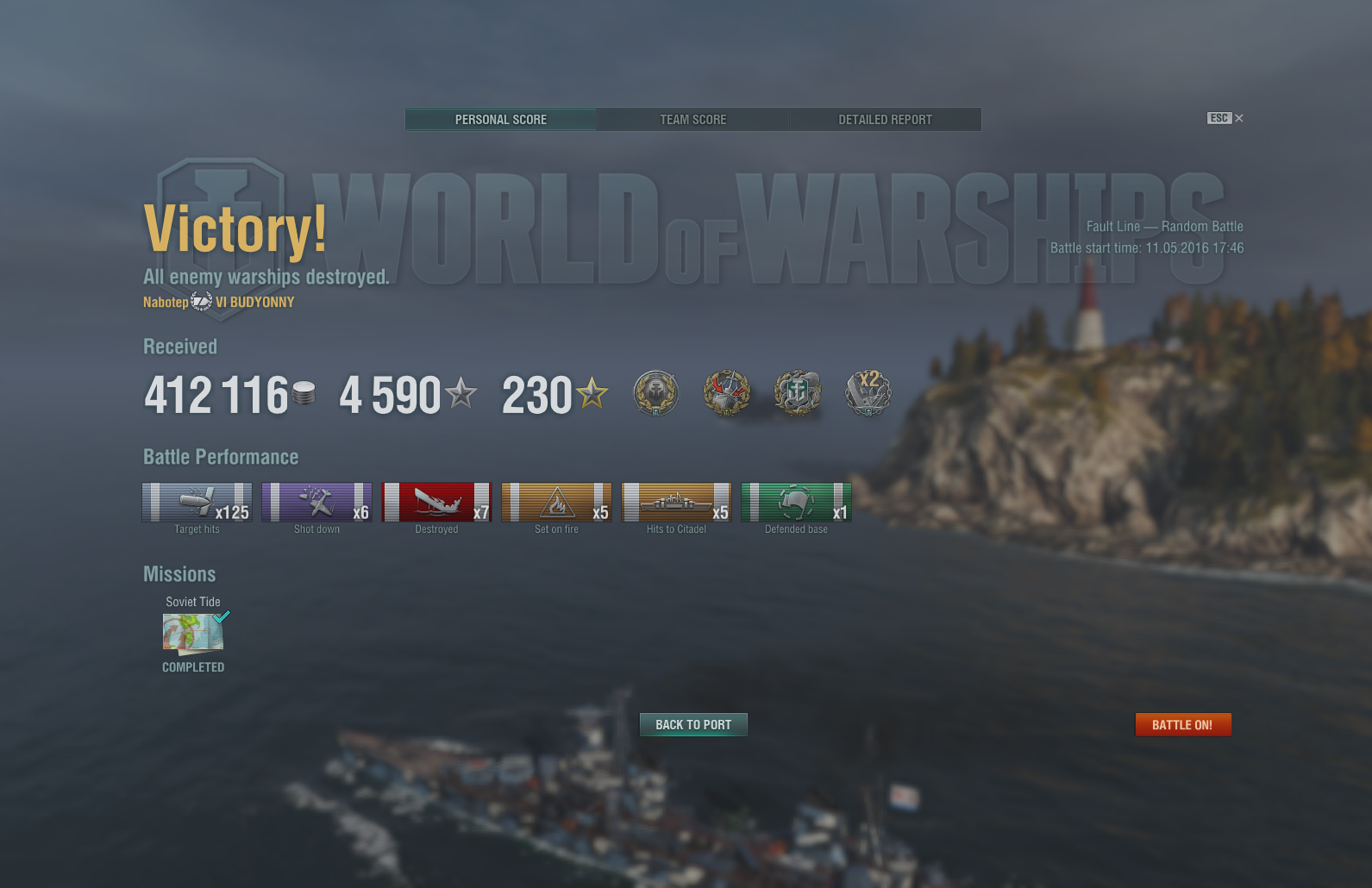The width and height of the screenshot is (1372, 888).
Task: Select the Personal Score tab
Action: tap(501, 120)
